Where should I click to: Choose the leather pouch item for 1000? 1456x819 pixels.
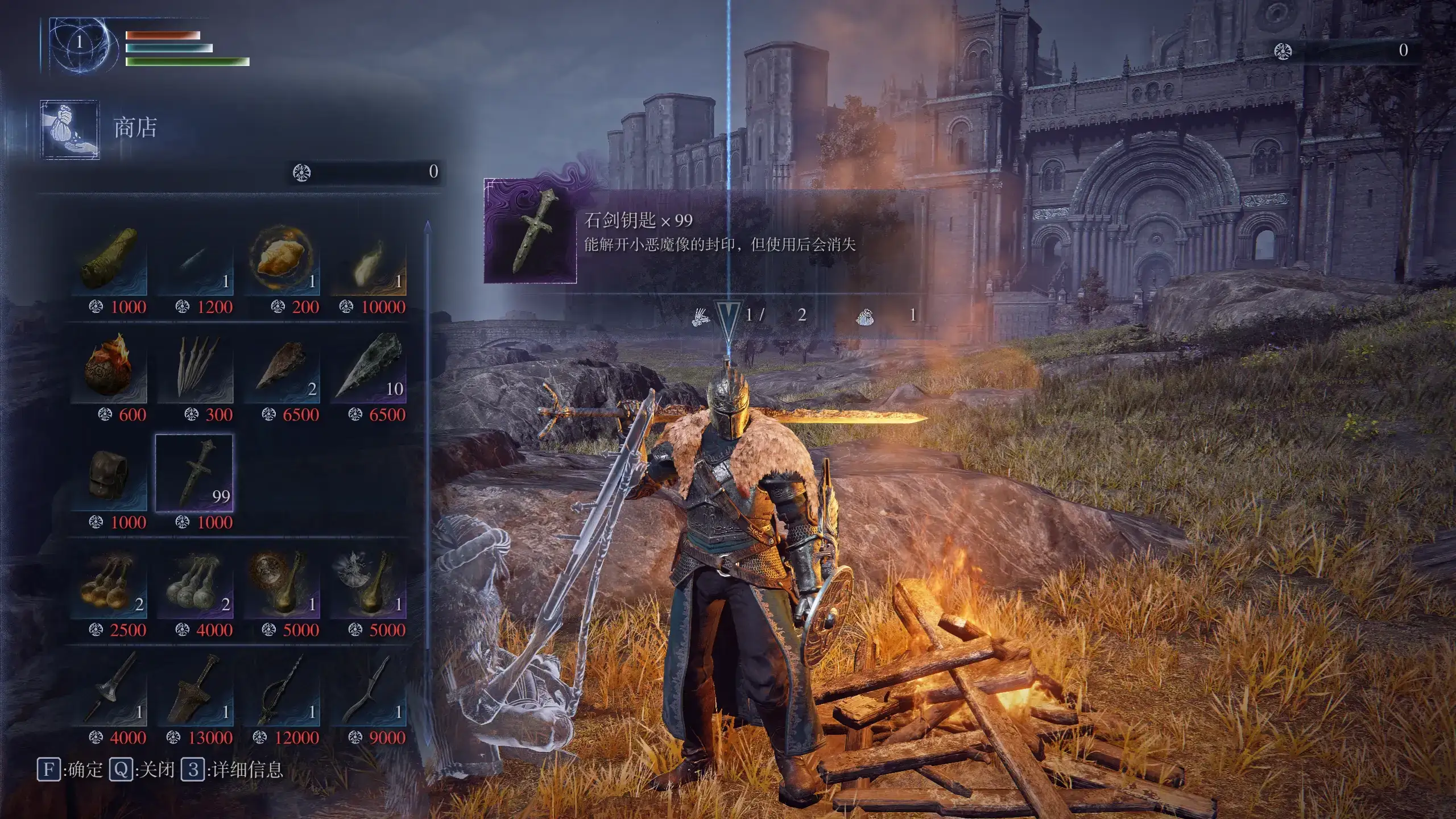109,474
